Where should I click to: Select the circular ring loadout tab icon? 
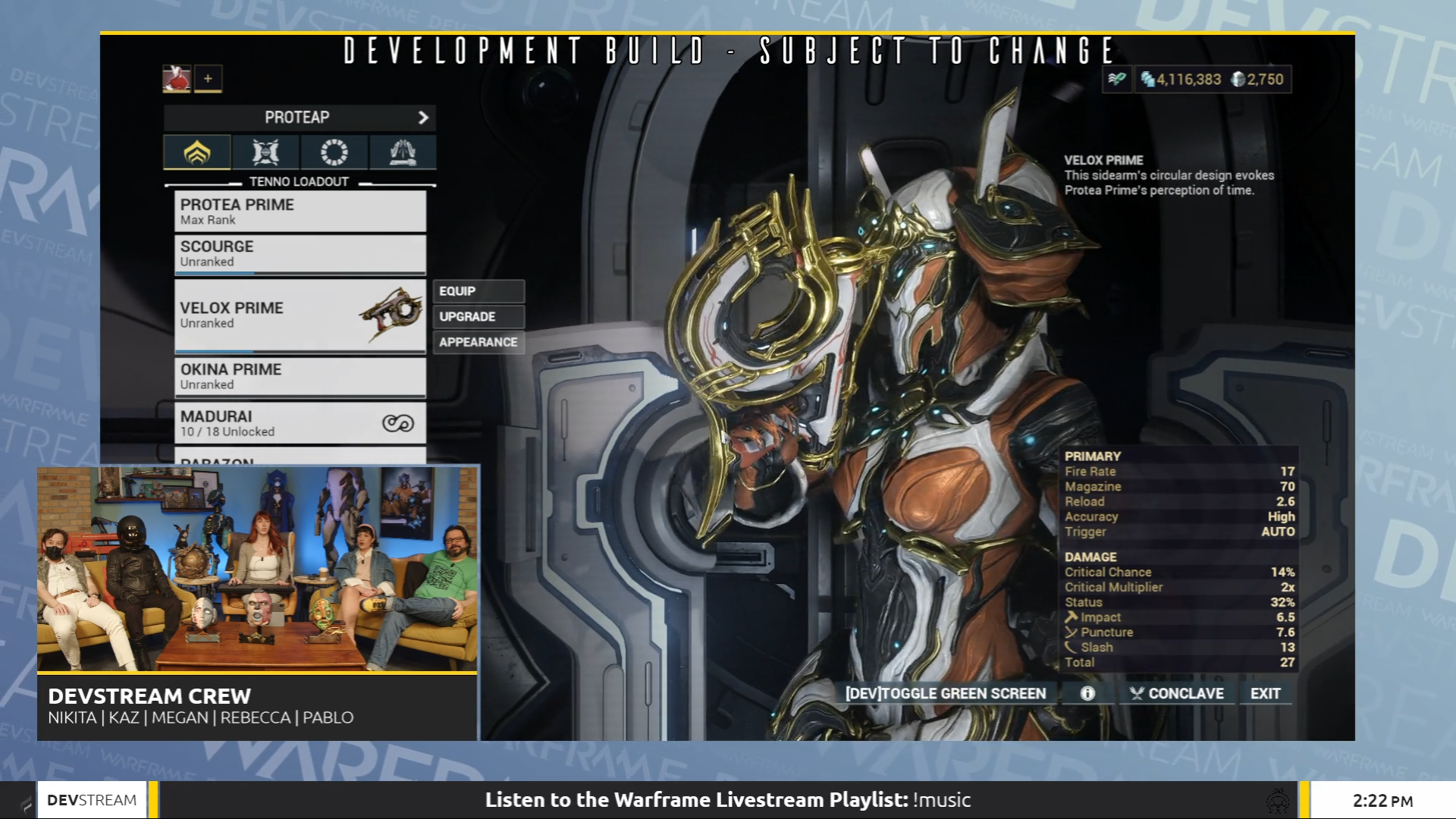click(x=334, y=152)
